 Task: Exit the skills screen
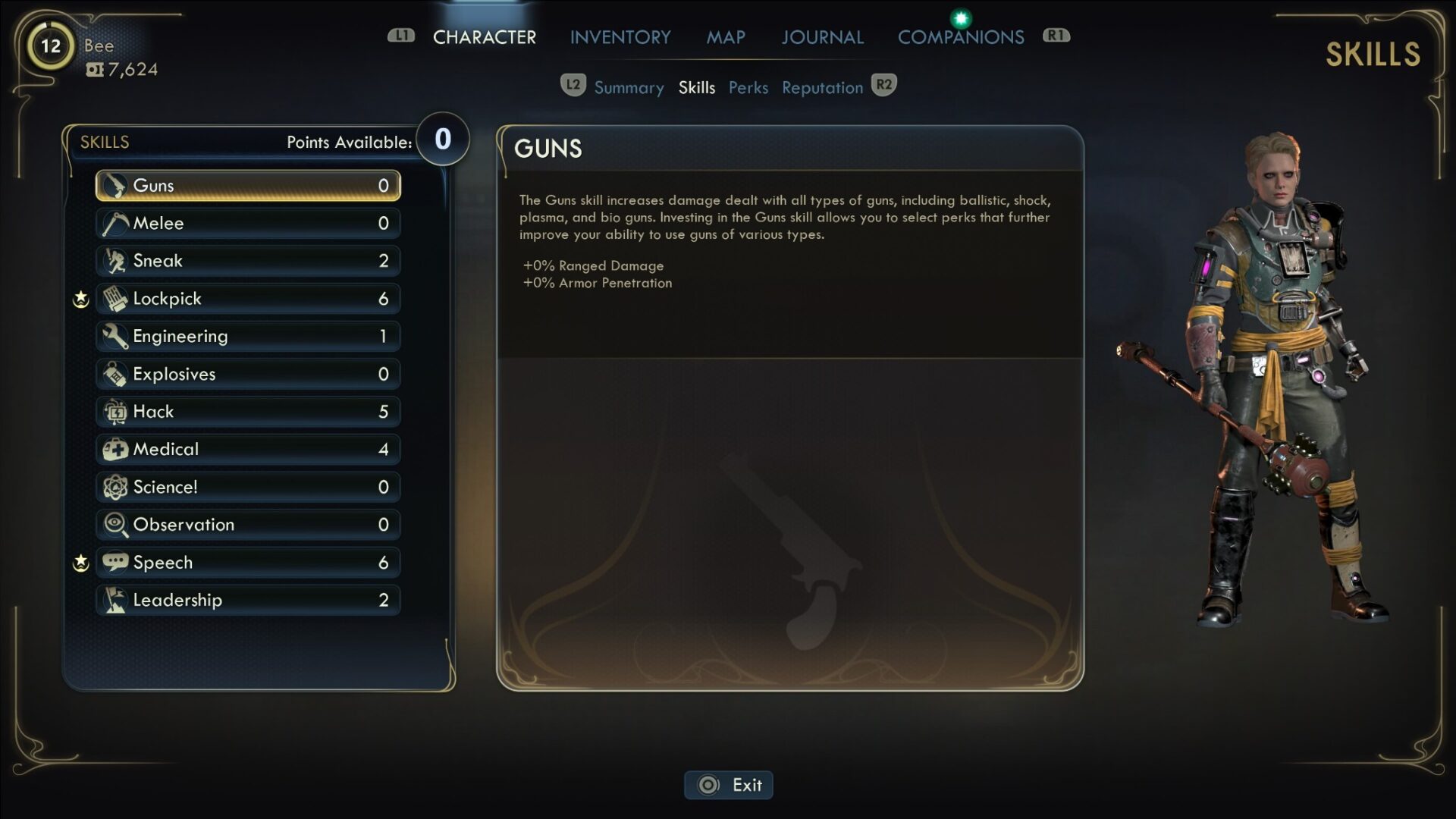[x=729, y=785]
